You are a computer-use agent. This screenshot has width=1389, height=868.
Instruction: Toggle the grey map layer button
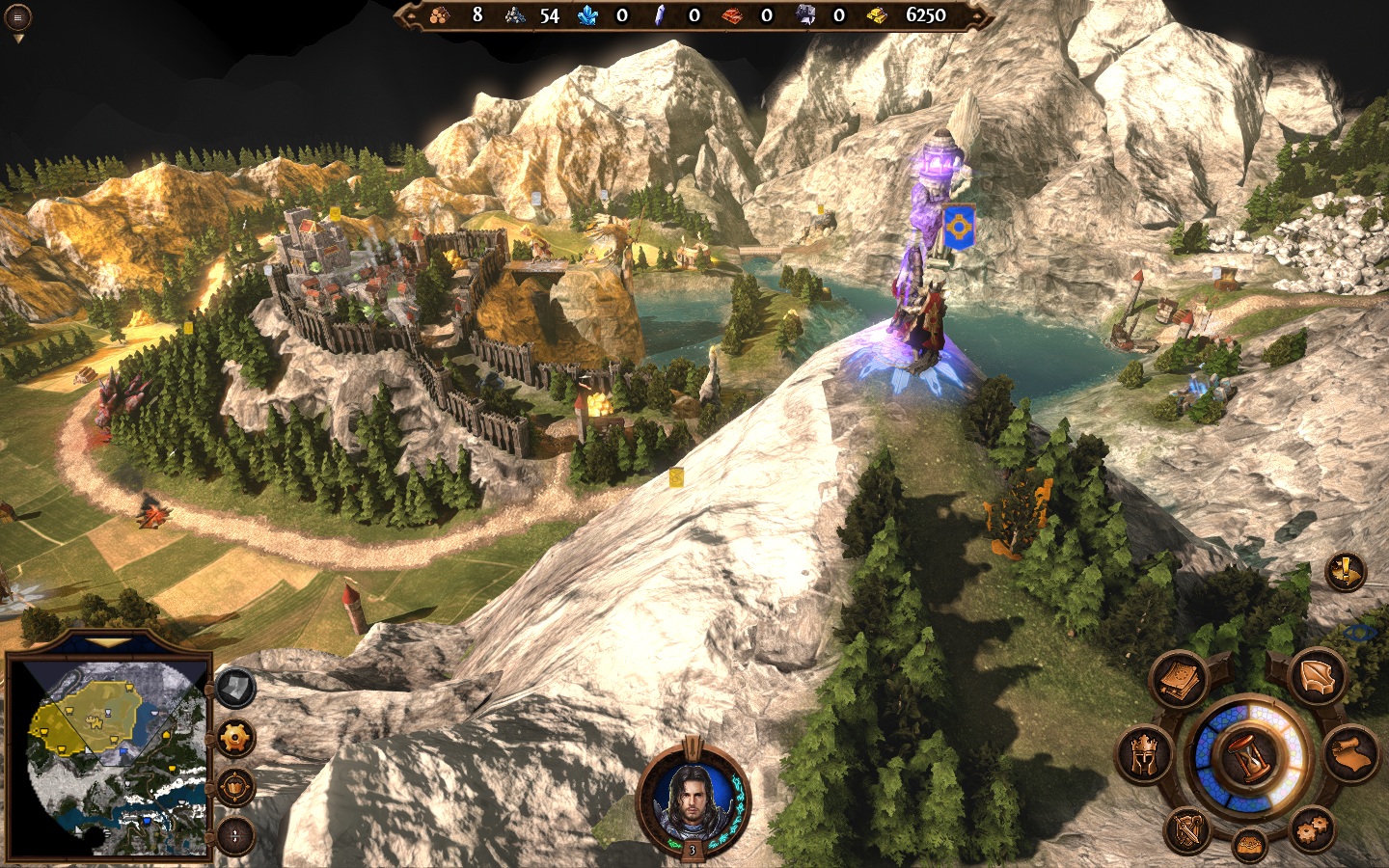click(234, 688)
